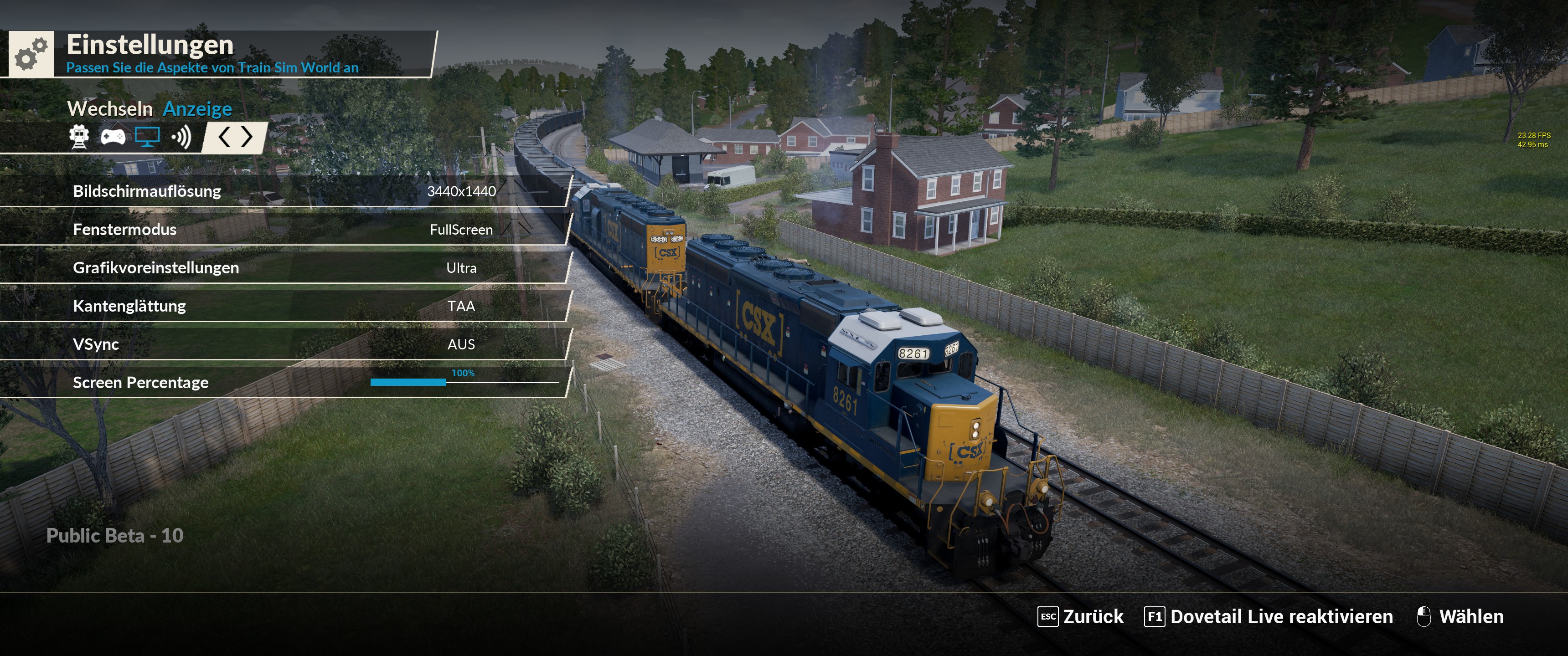Go to next settings category arrow
The image size is (1568, 656).
pos(247,137)
